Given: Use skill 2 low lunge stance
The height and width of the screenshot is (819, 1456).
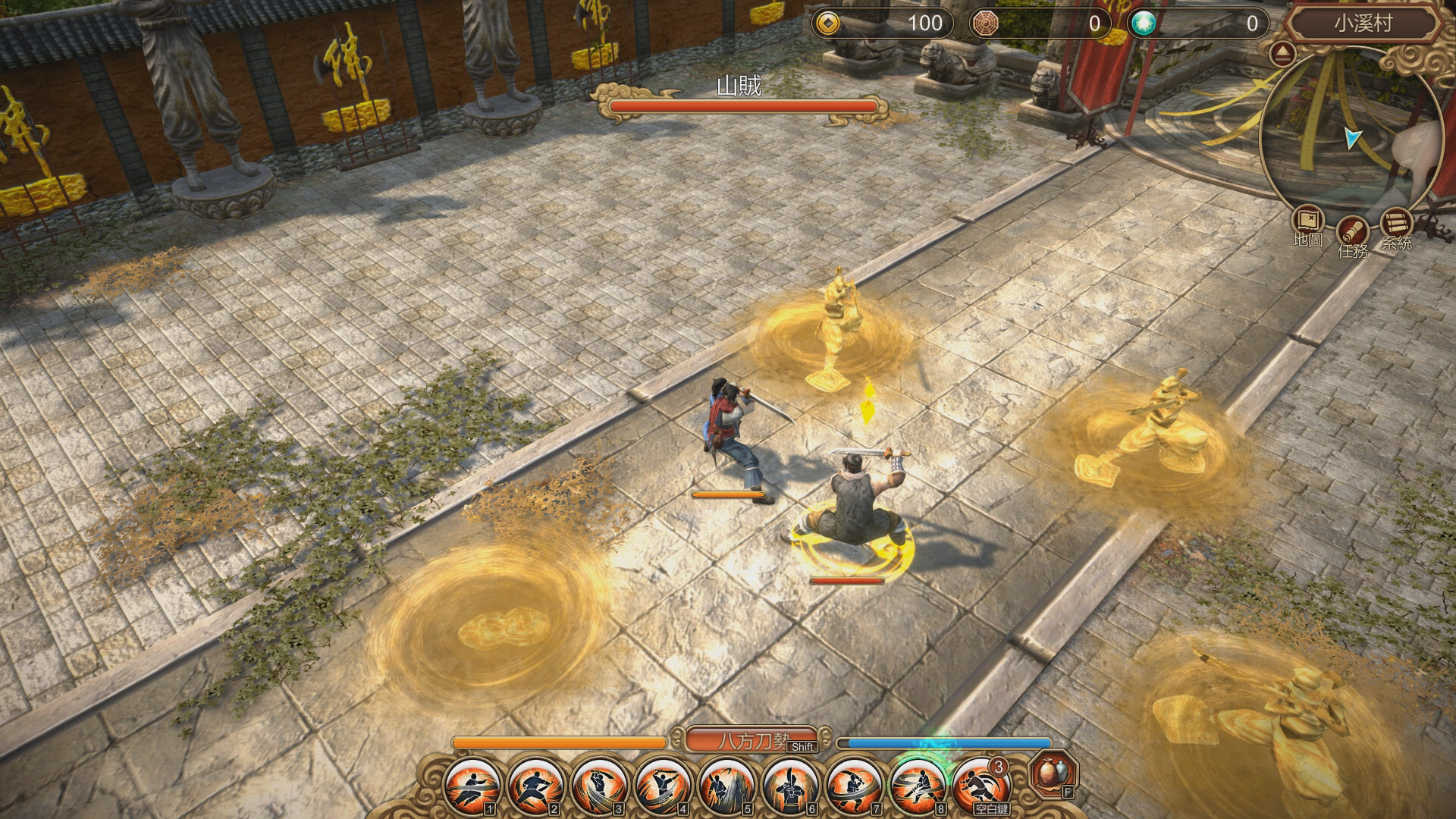Looking at the screenshot, I should coord(535,786).
